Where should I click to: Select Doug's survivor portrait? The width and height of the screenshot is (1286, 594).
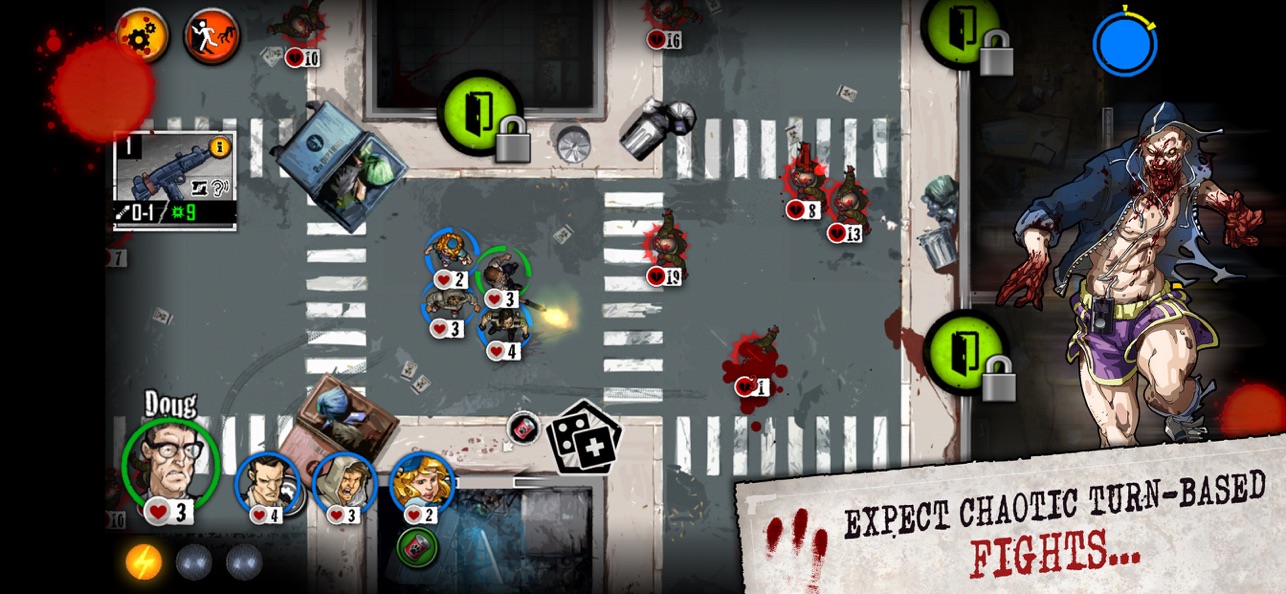pyautogui.click(x=170, y=463)
